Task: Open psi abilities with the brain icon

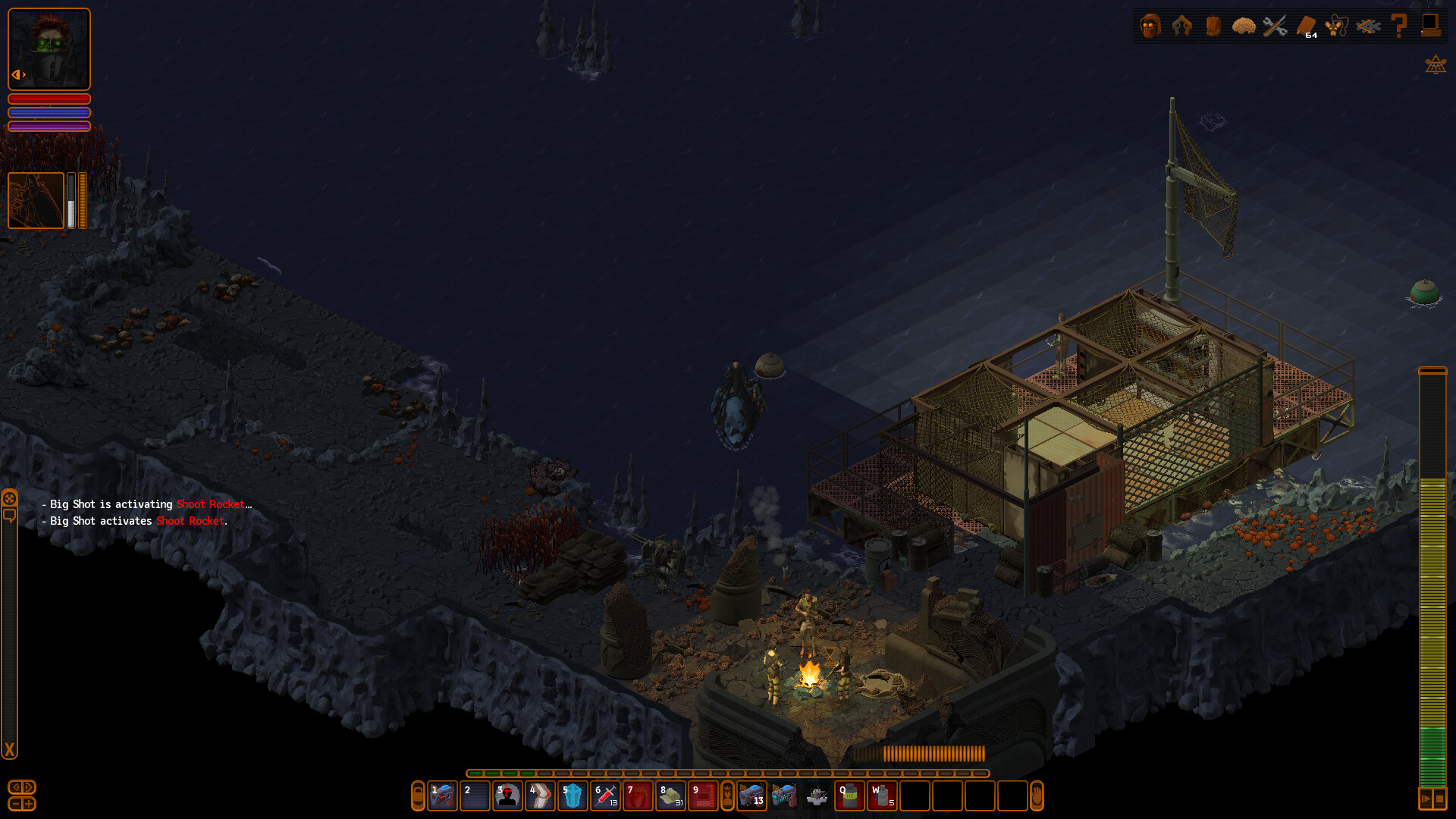Action: [1244, 25]
